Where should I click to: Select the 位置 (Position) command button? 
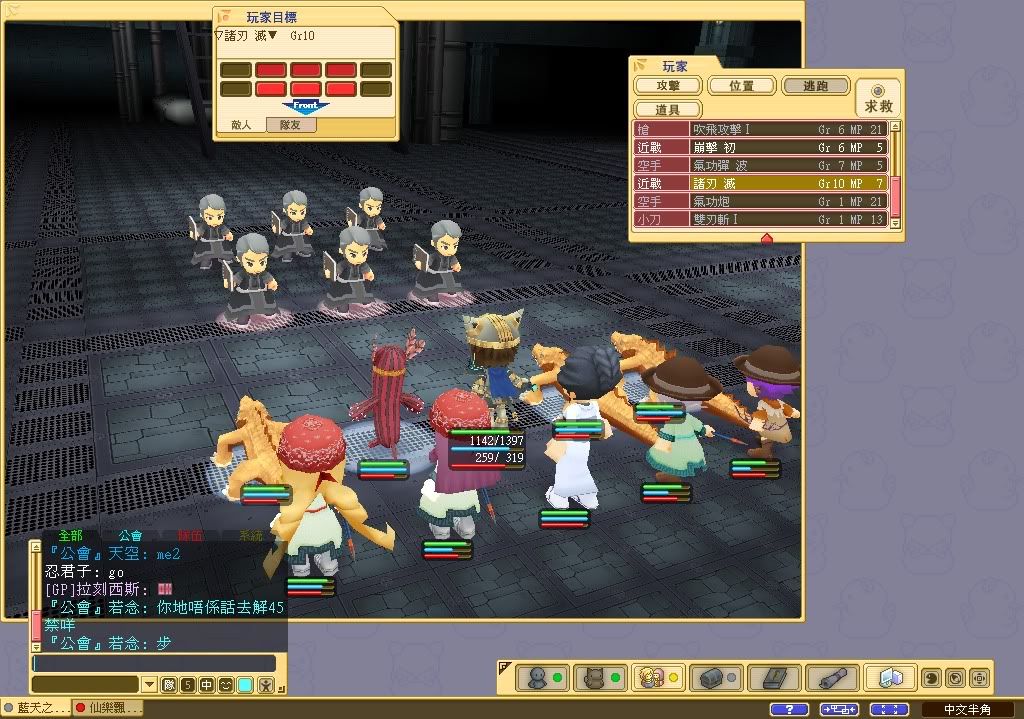742,87
